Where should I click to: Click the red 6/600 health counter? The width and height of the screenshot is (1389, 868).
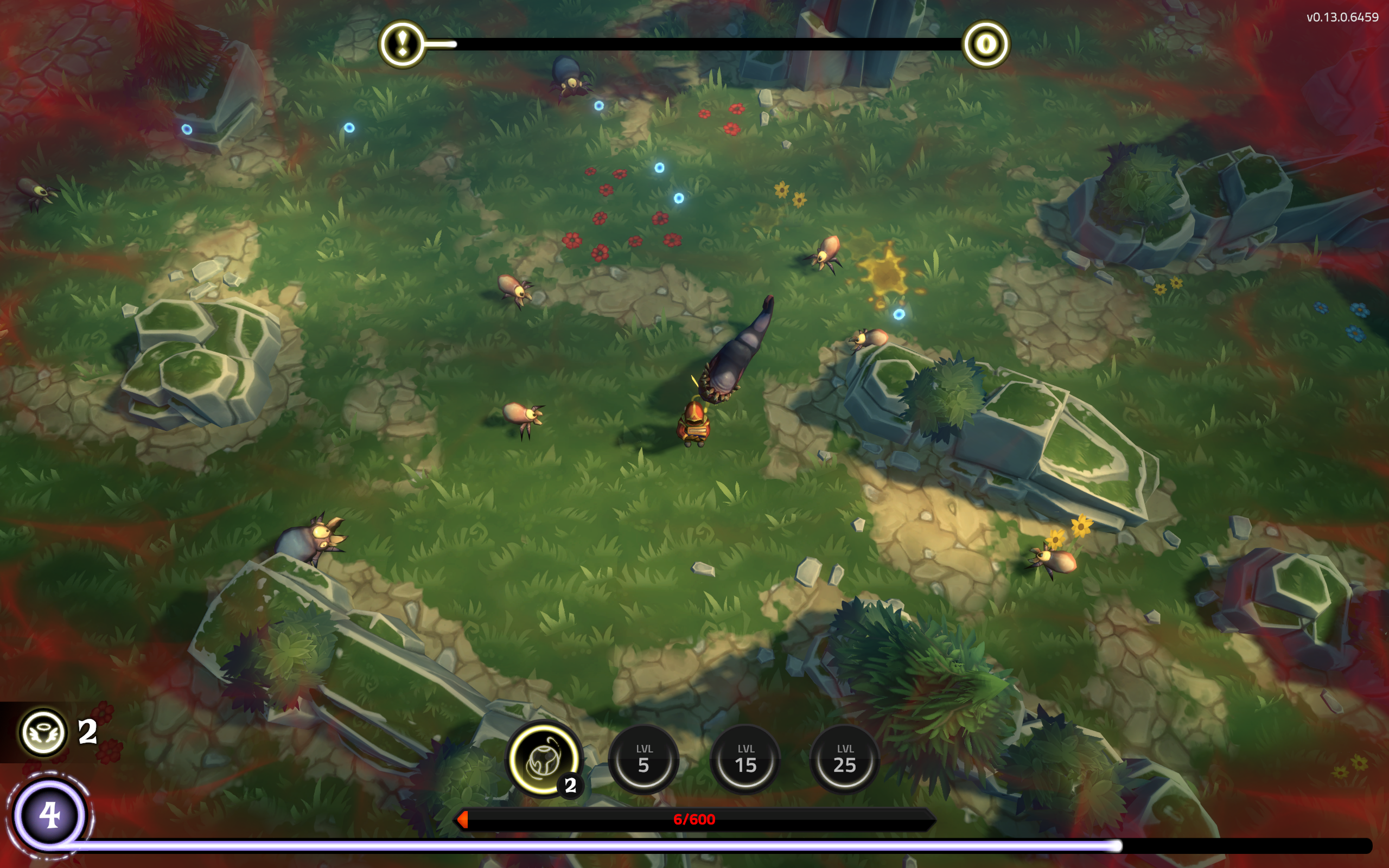pos(693,820)
